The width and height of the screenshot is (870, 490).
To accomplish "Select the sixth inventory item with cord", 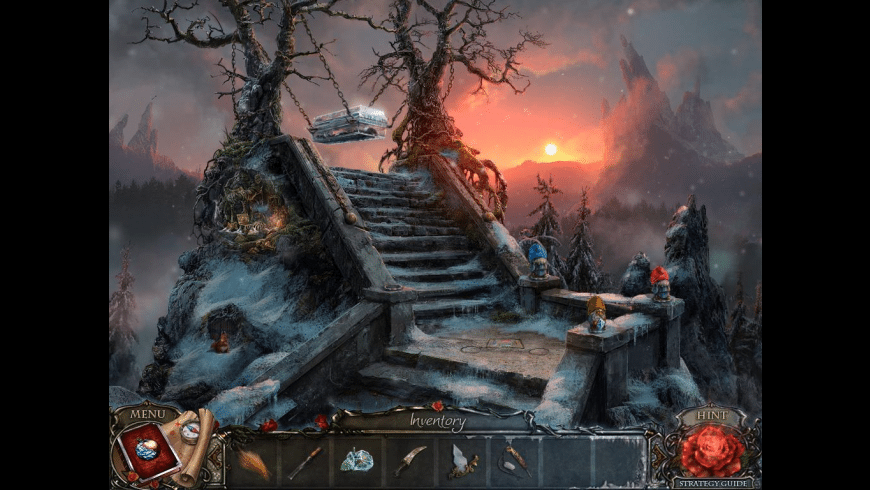I will 515,461.
